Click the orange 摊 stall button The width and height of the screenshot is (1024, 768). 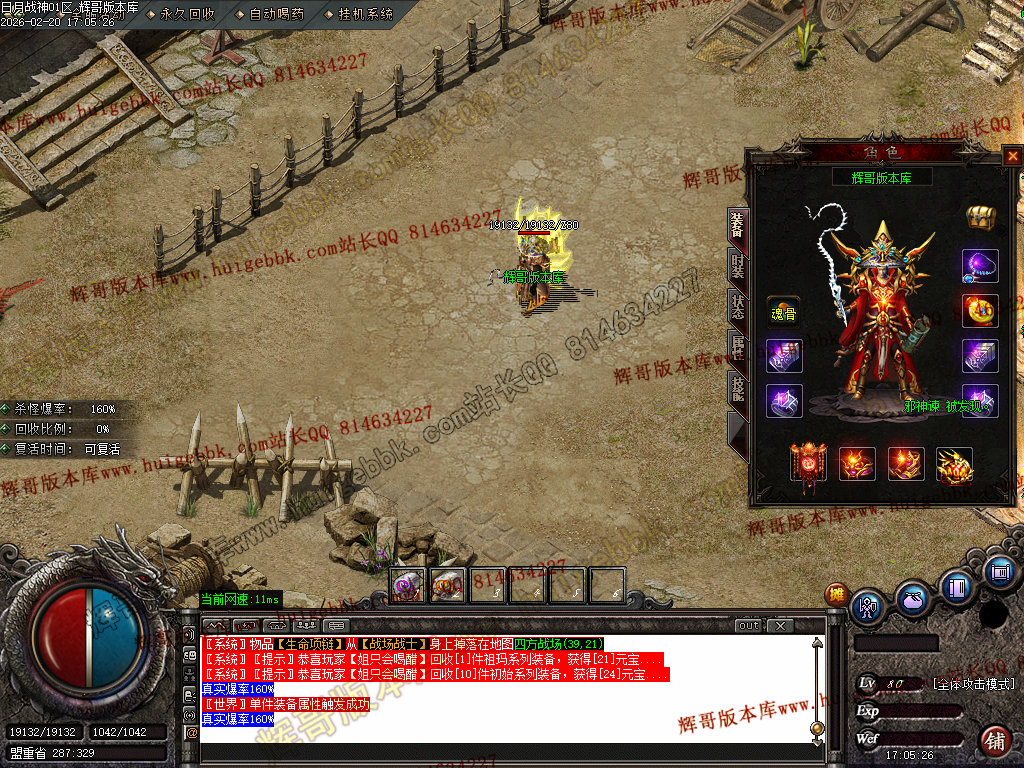tap(836, 595)
